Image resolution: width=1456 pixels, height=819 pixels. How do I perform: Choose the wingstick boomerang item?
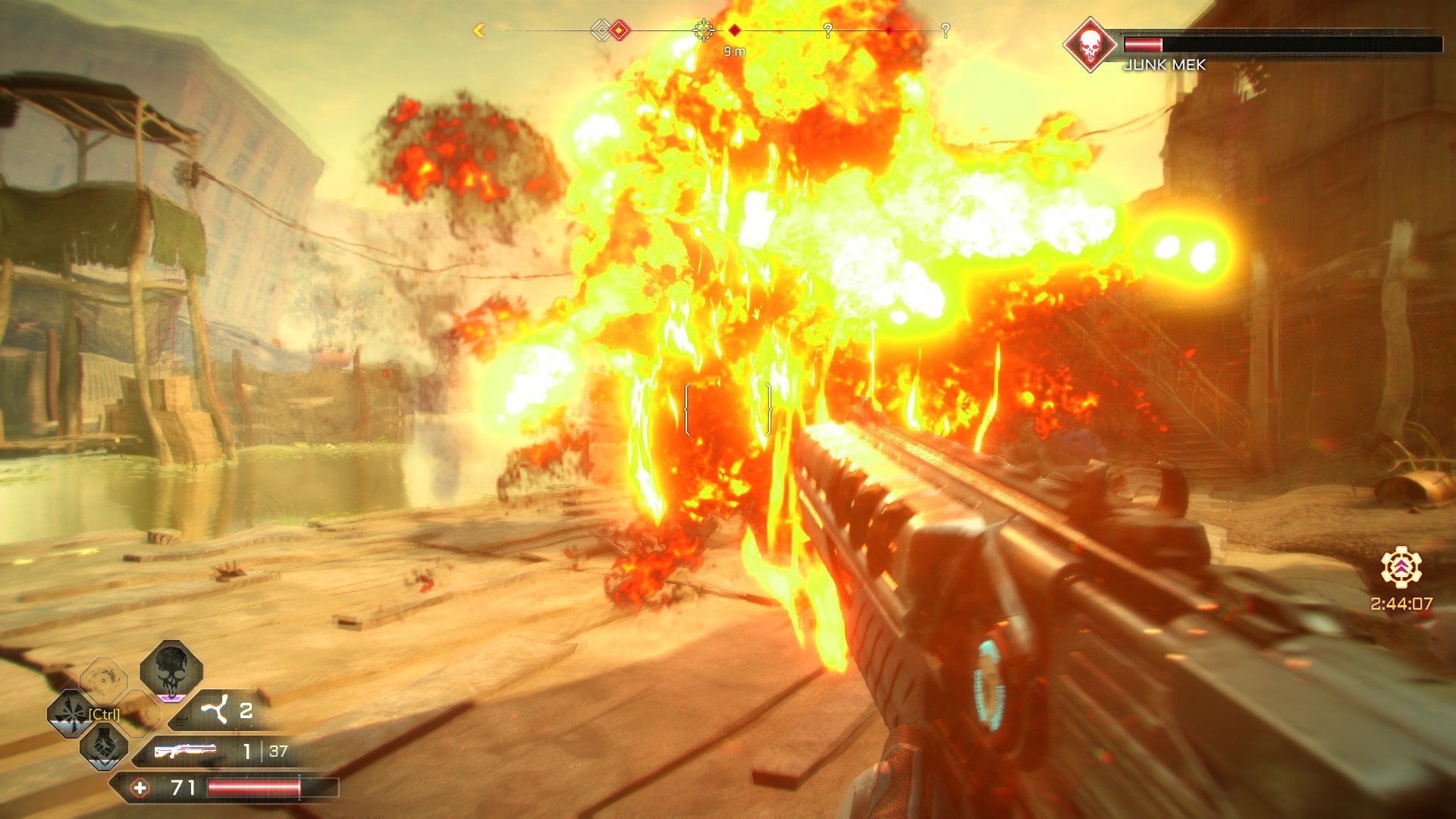click(x=215, y=711)
